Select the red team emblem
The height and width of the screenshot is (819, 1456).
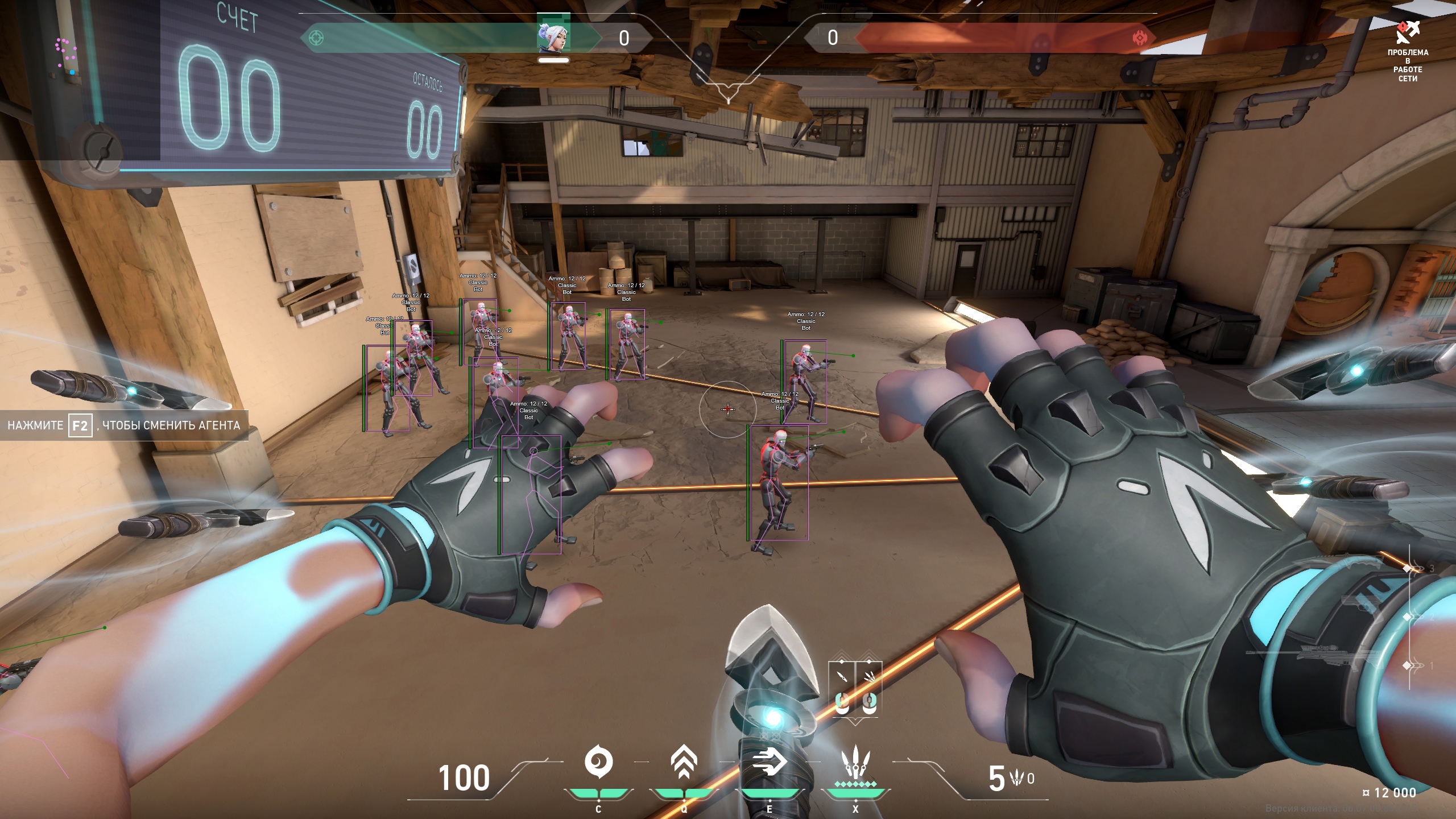click(x=1139, y=38)
